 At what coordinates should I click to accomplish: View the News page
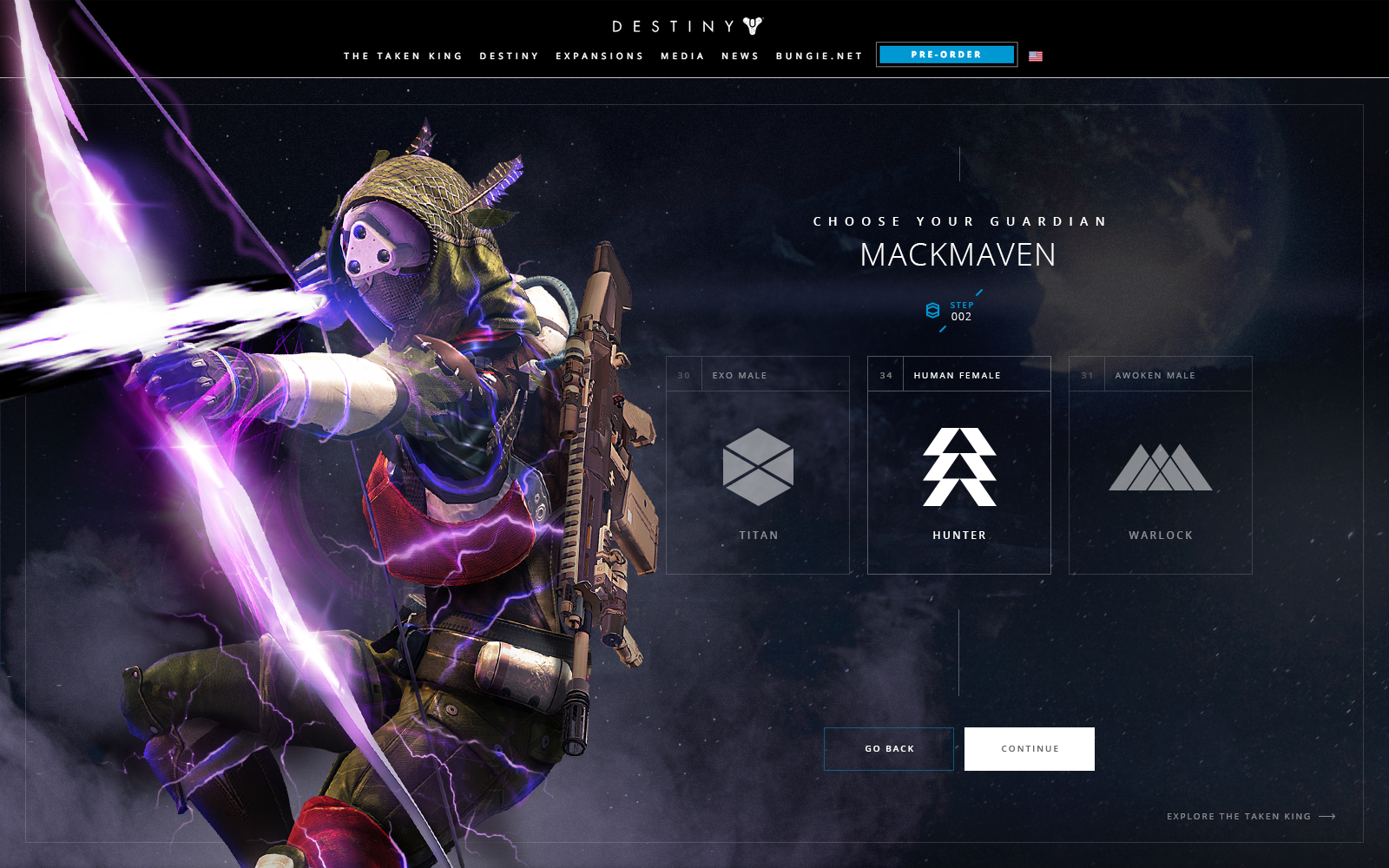pyautogui.click(x=741, y=56)
